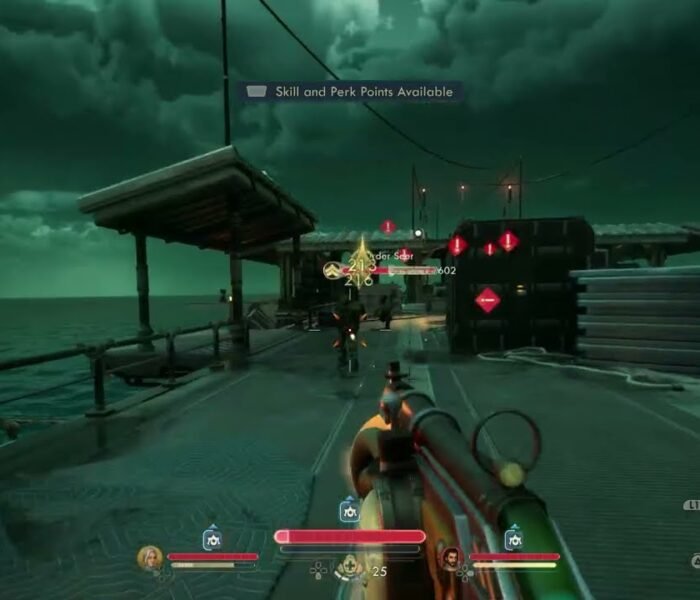Activate the ability icon above the blonde companion

pos(212,539)
